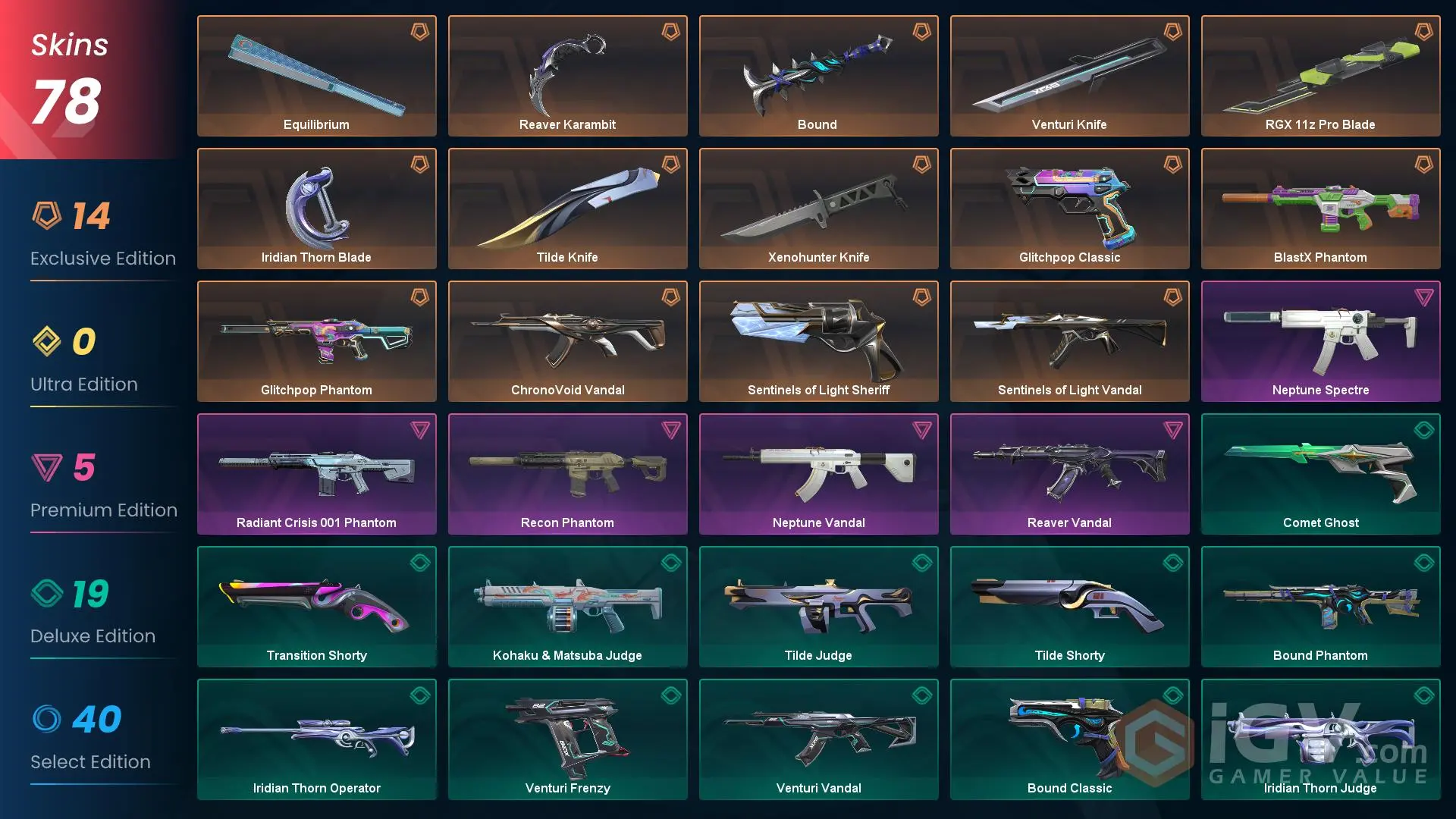View the Tilde Knife skin

(x=567, y=208)
